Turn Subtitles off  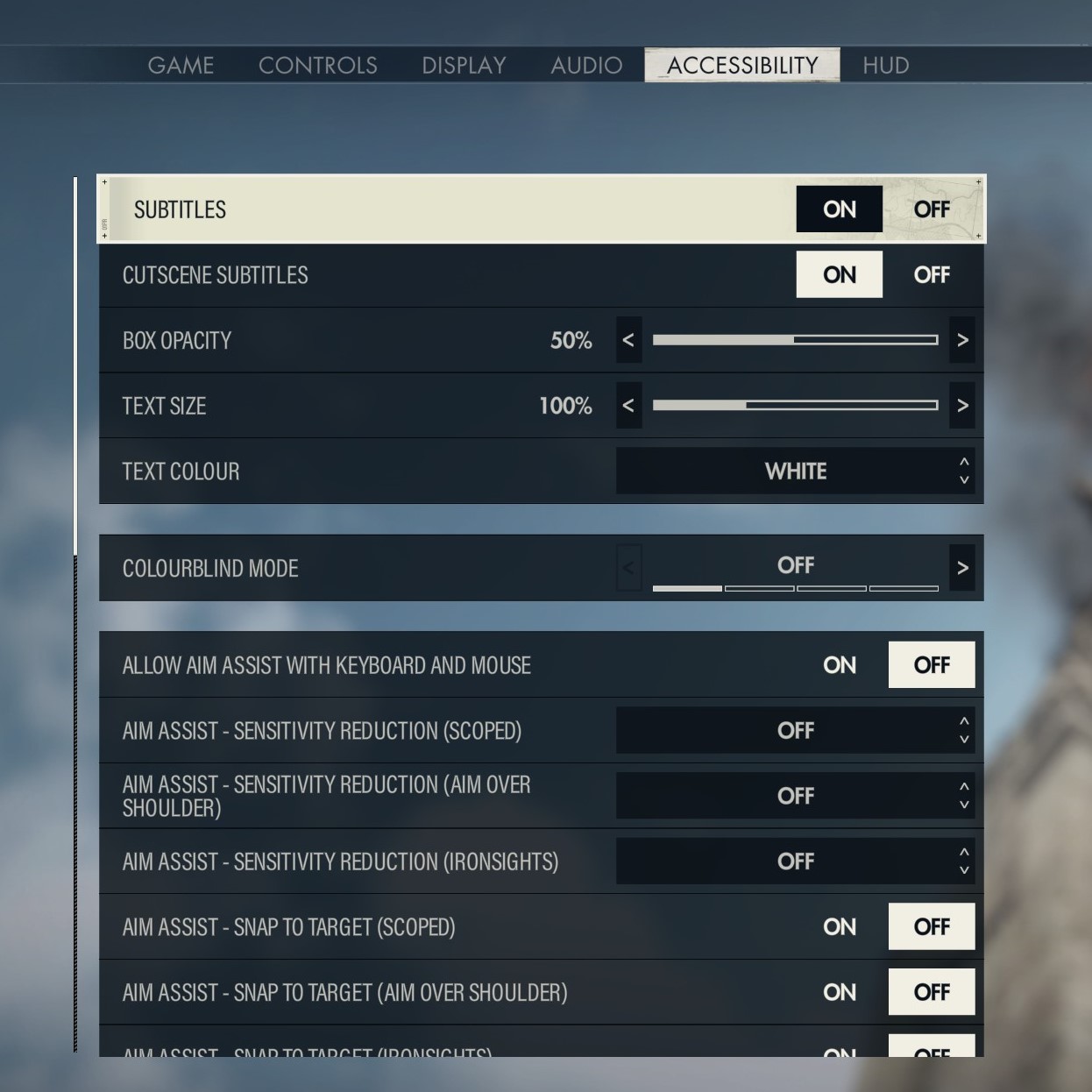tap(931, 209)
